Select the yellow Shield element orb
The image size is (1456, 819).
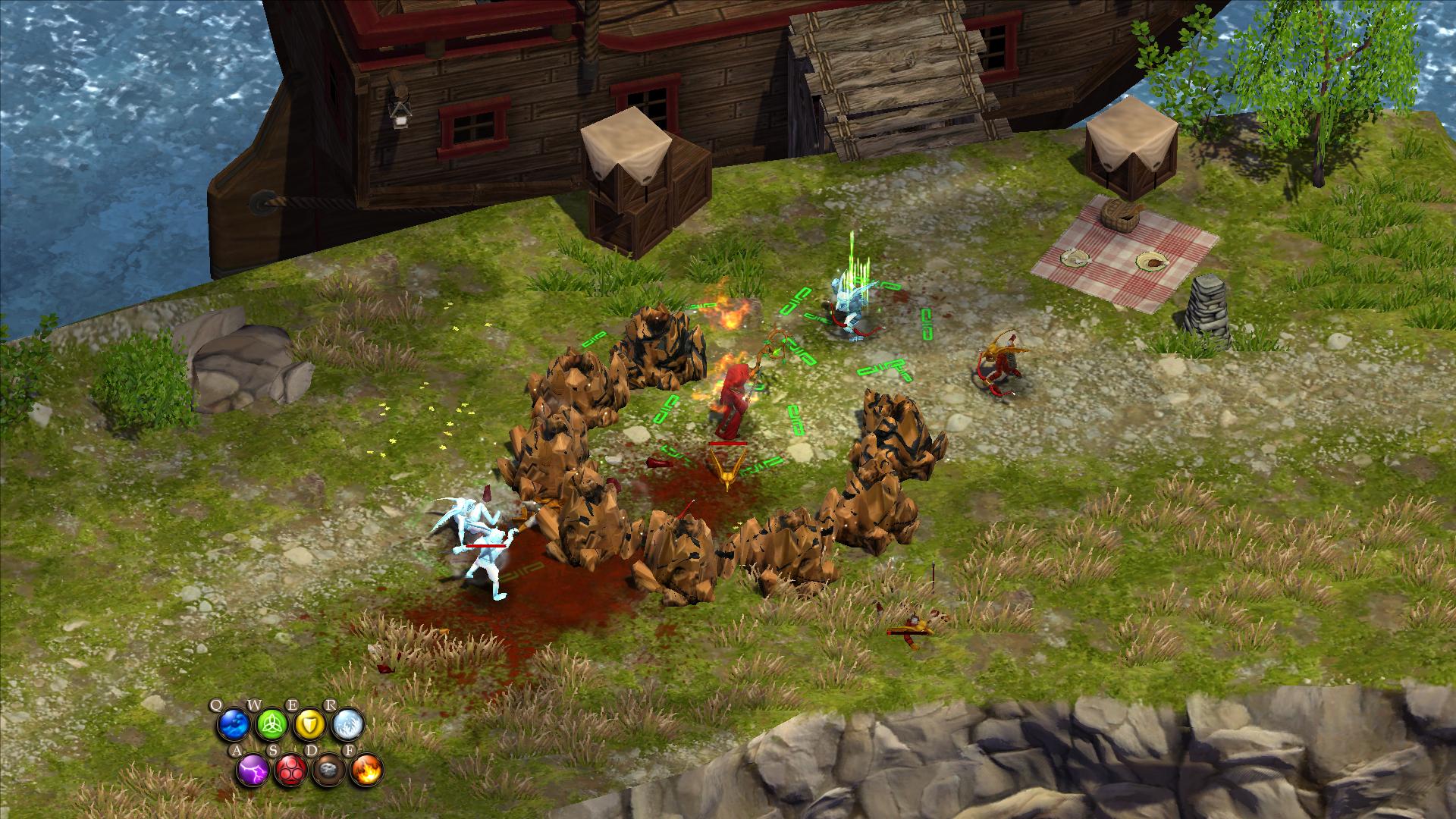click(x=309, y=723)
